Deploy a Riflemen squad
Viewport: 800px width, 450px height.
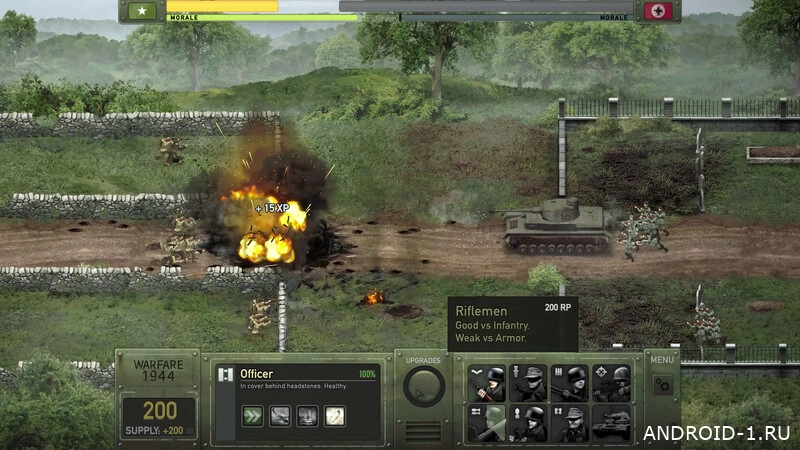pyautogui.click(x=488, y=383)
